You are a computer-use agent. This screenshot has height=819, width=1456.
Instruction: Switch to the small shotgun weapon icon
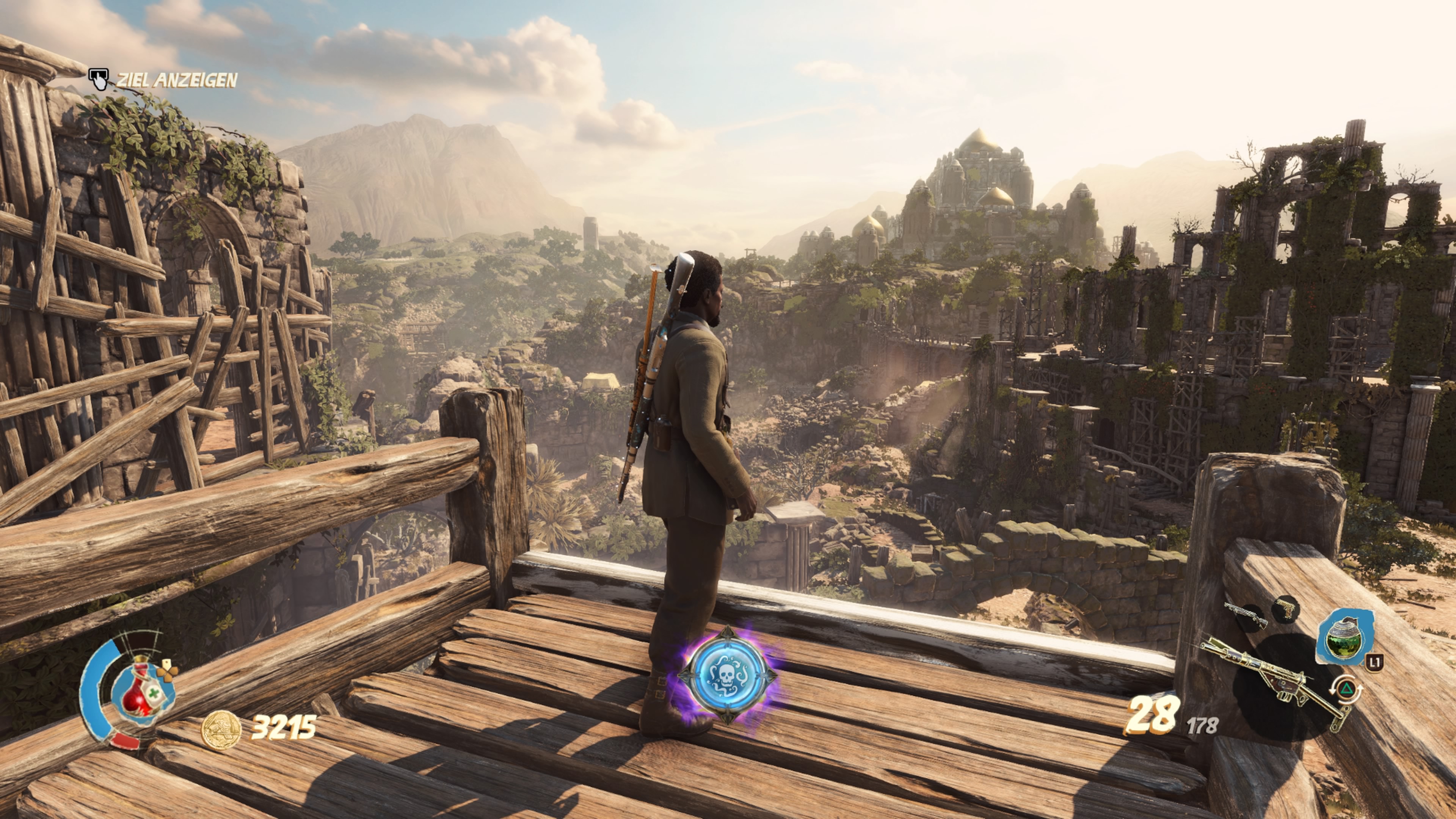click(1246, 615)
